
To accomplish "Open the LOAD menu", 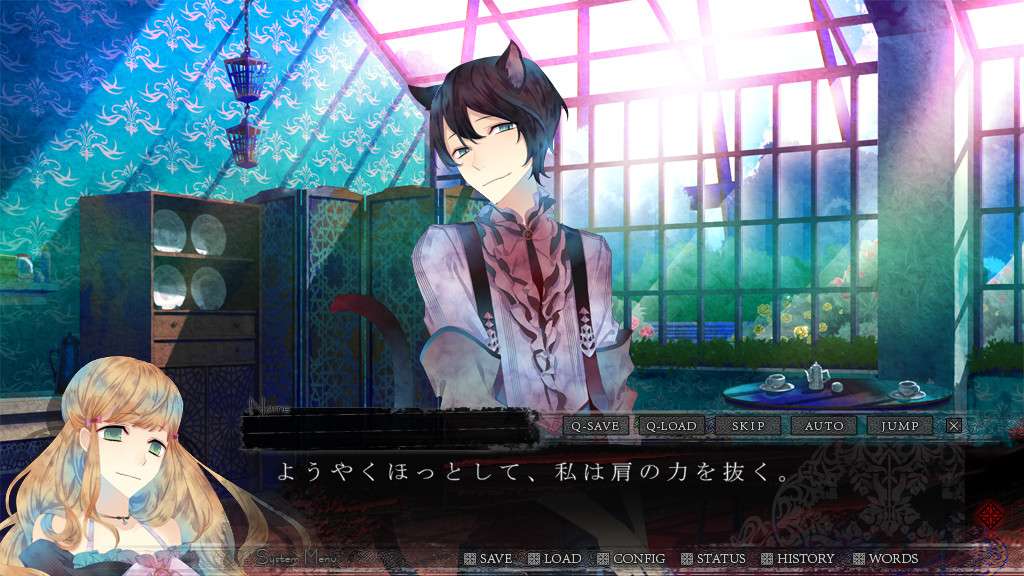I will pos(555,558).
